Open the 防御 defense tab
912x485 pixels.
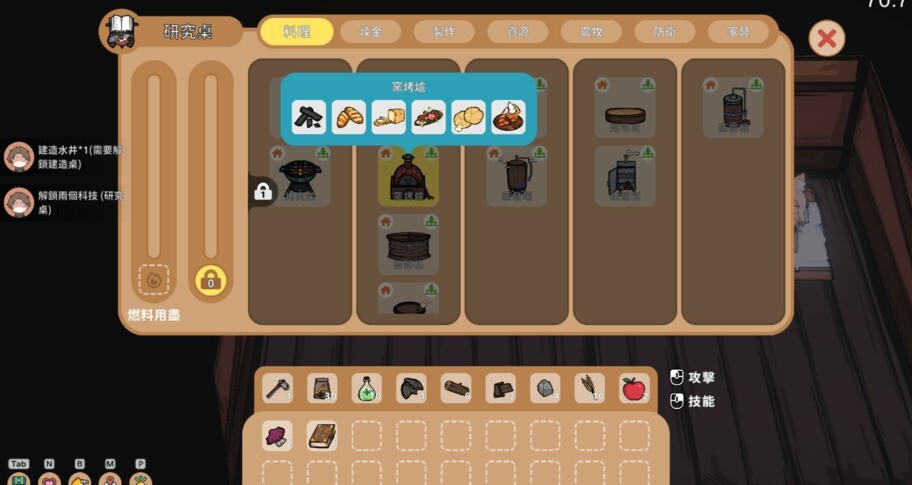click(x=665, y=32)
